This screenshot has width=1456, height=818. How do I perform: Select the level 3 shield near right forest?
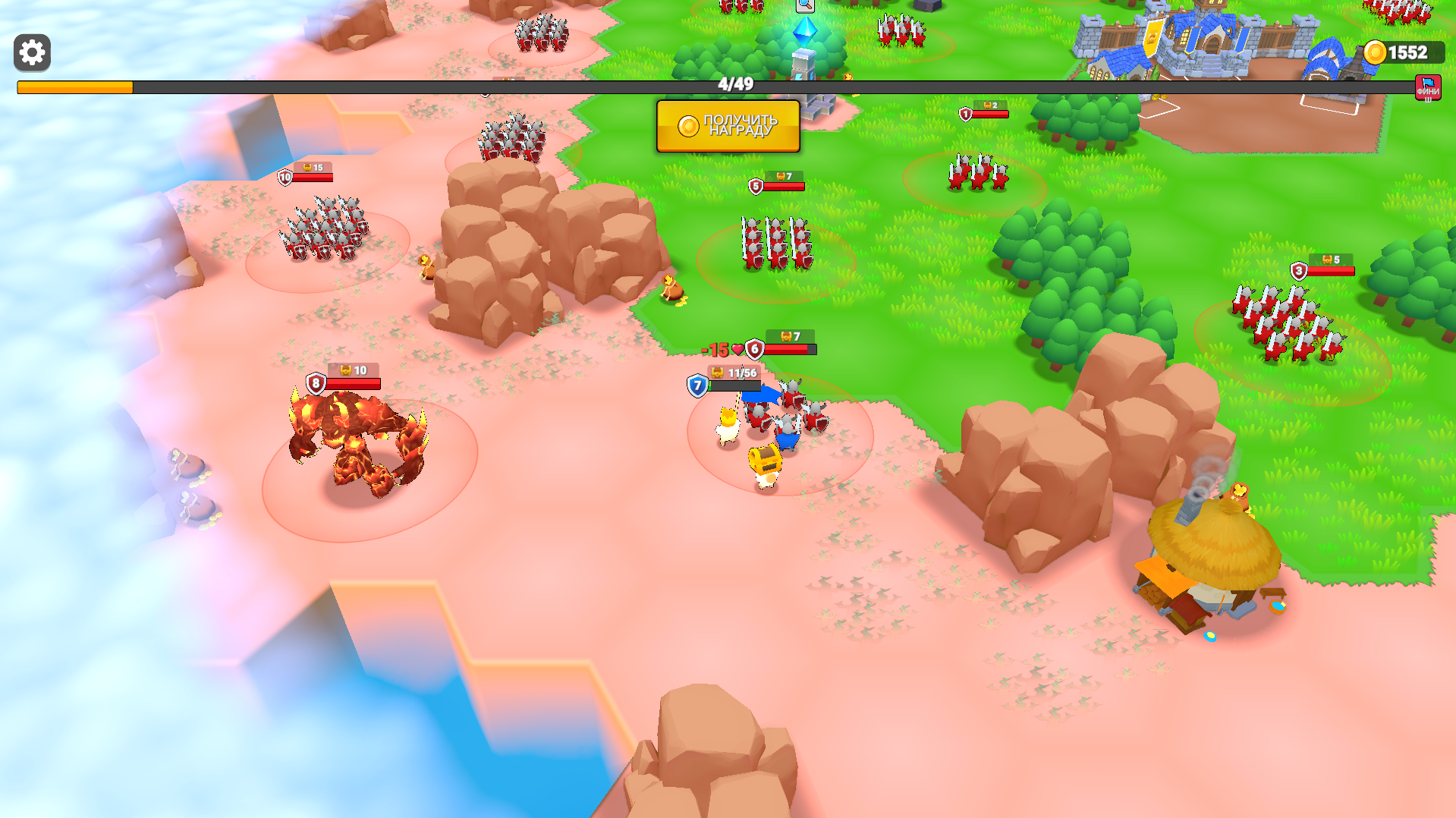click(1298, 270)
